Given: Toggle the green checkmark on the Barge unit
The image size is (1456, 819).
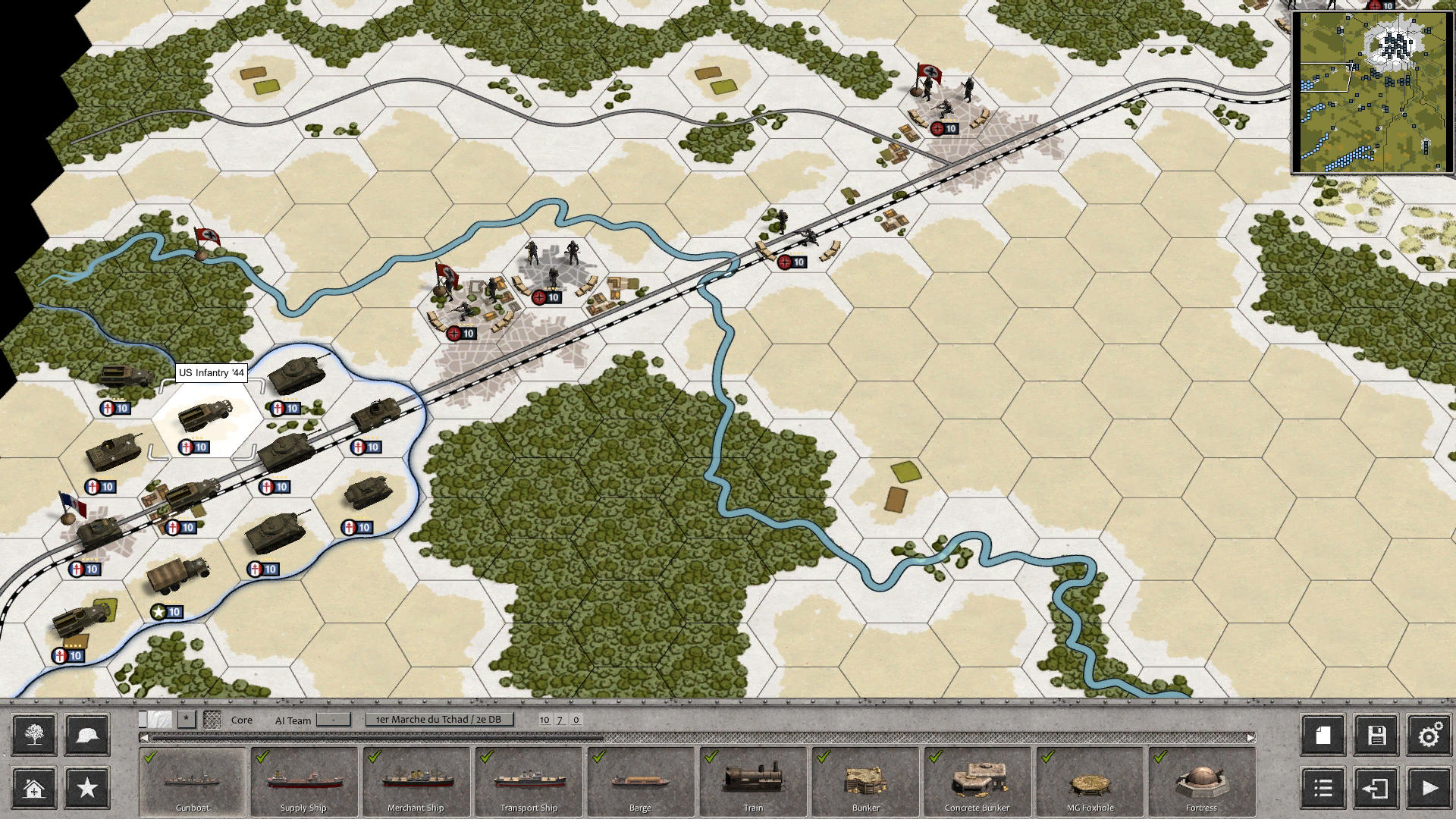Looking at the screenshot, I should click(x=599, y=758).
